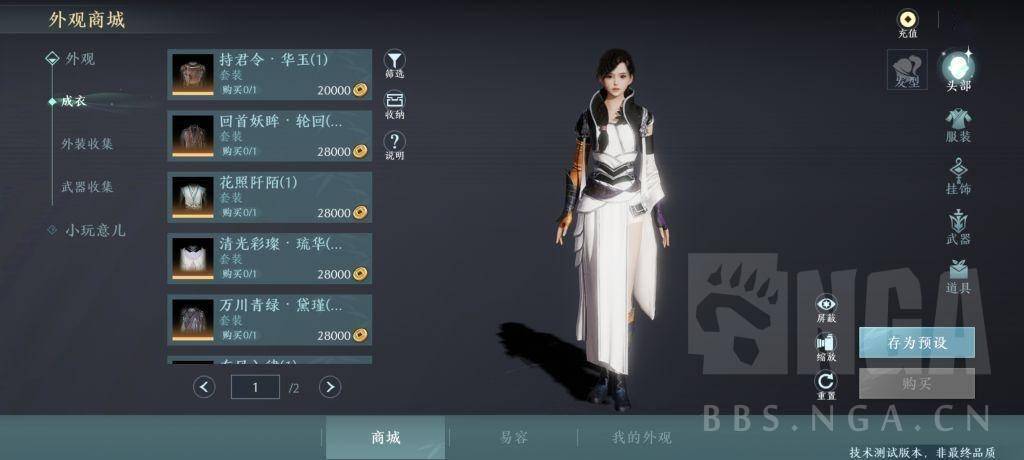Choose the 回首妖眸·轮回 outfit listing

click(269, 136)
